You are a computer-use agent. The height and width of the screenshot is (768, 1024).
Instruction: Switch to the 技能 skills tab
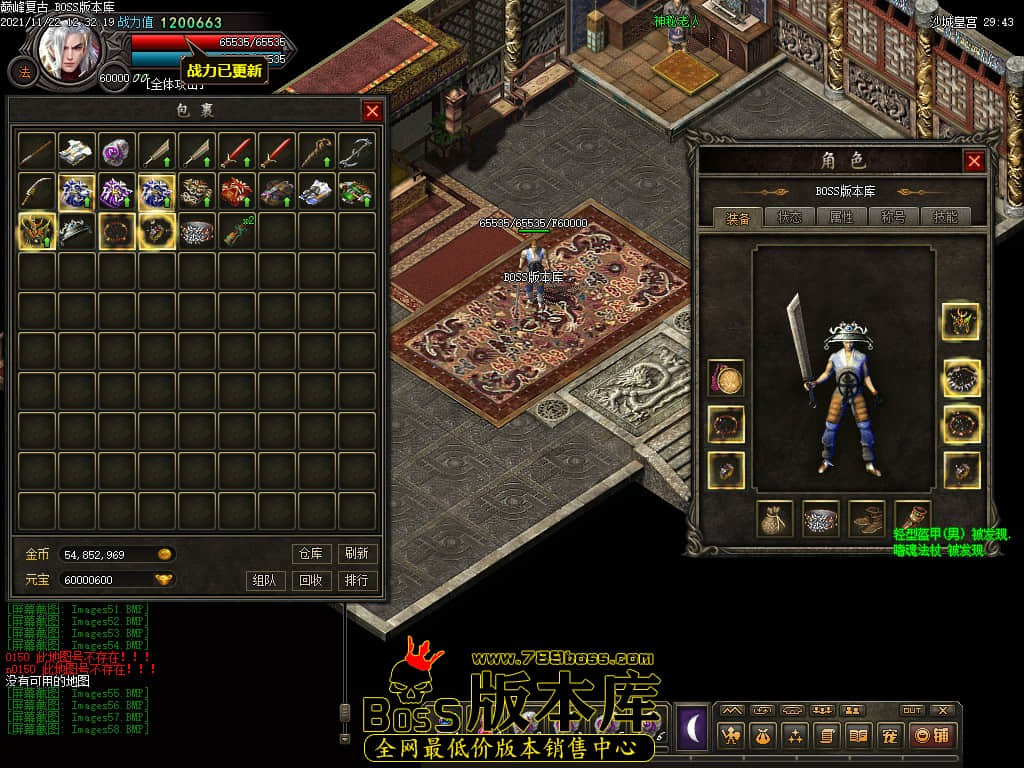pyautogui.click(x=944, y=217)
